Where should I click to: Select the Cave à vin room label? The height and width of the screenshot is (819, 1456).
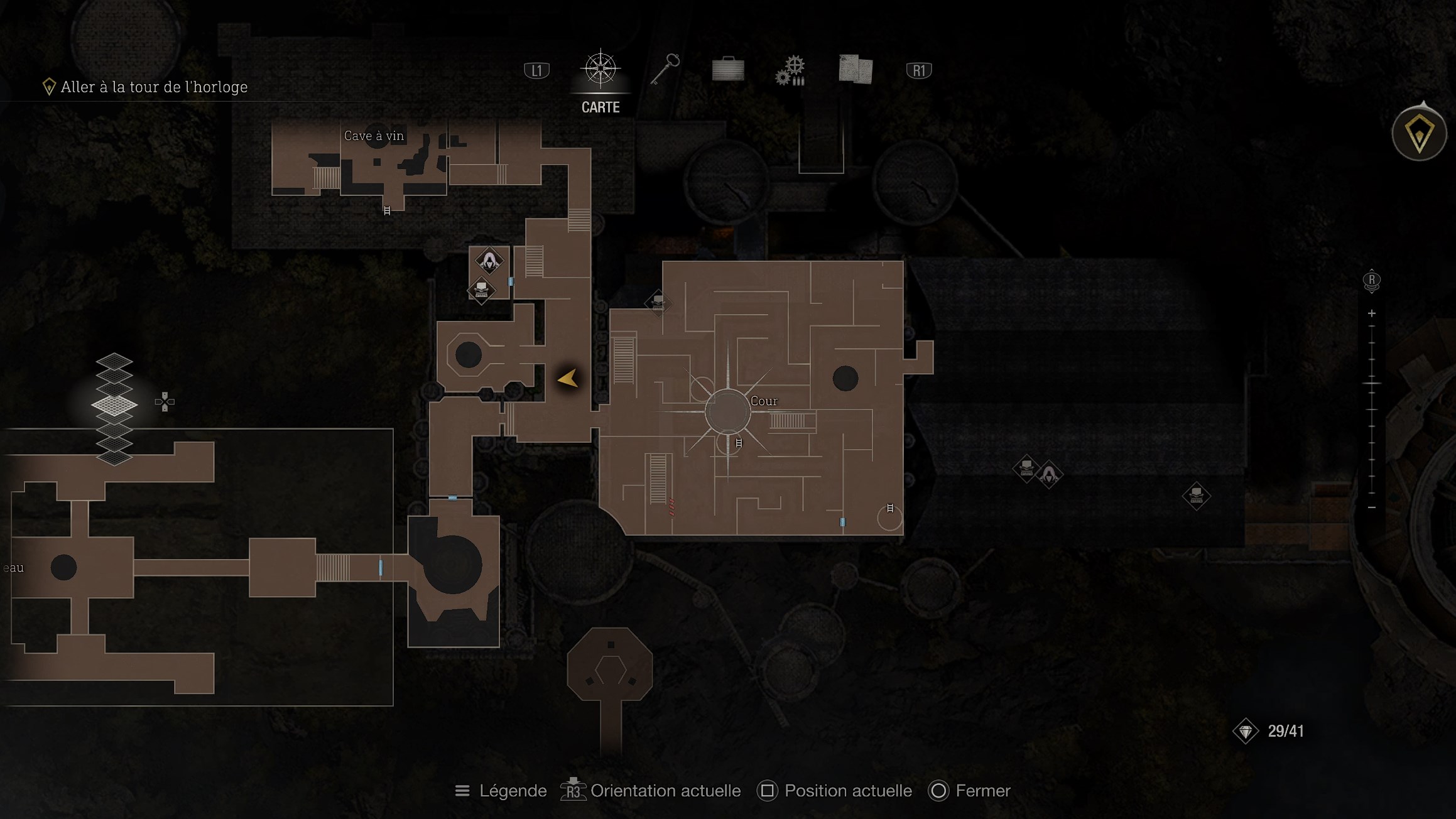[374, 136]
